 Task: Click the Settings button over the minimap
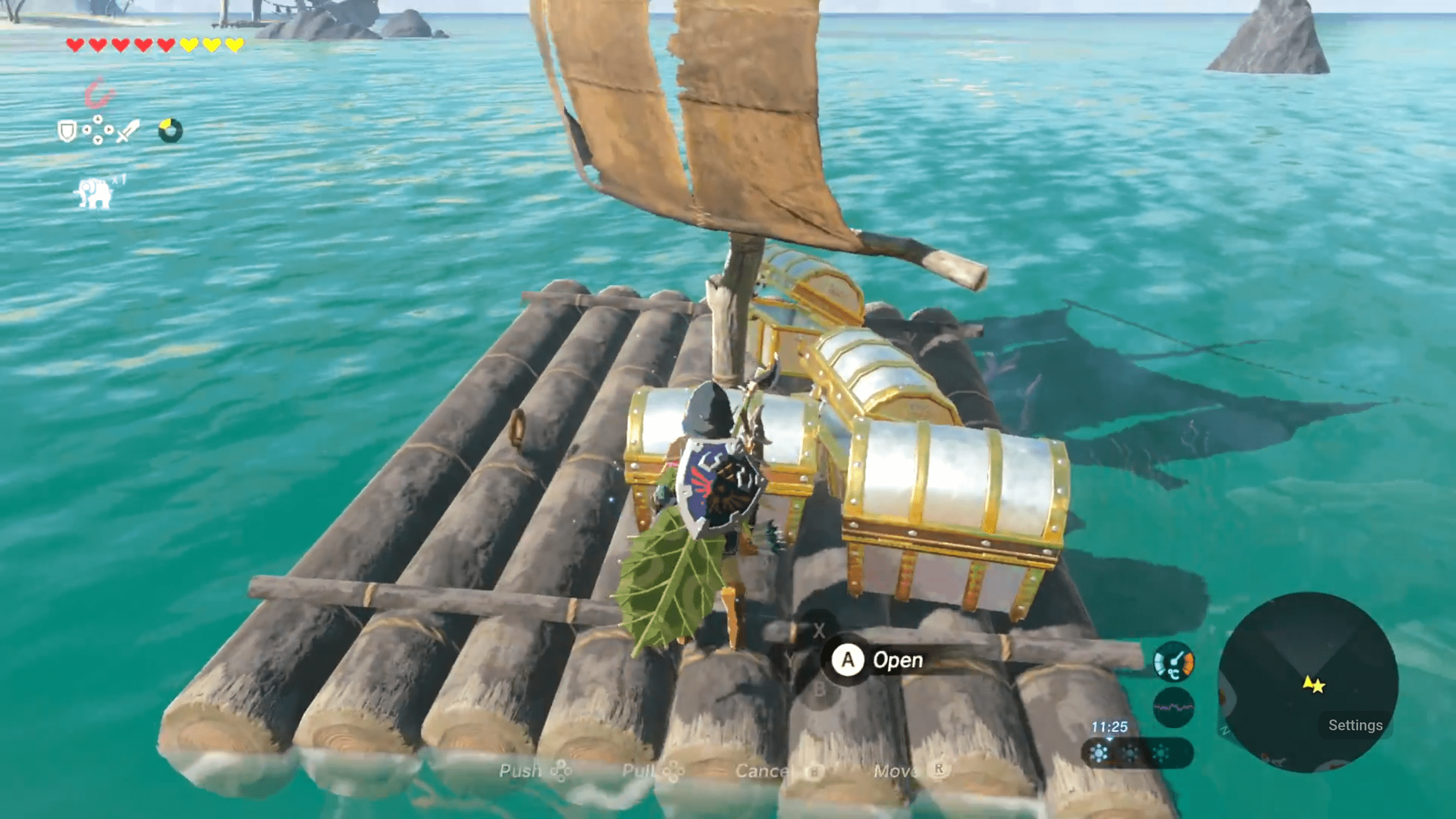click(1355, 725)
